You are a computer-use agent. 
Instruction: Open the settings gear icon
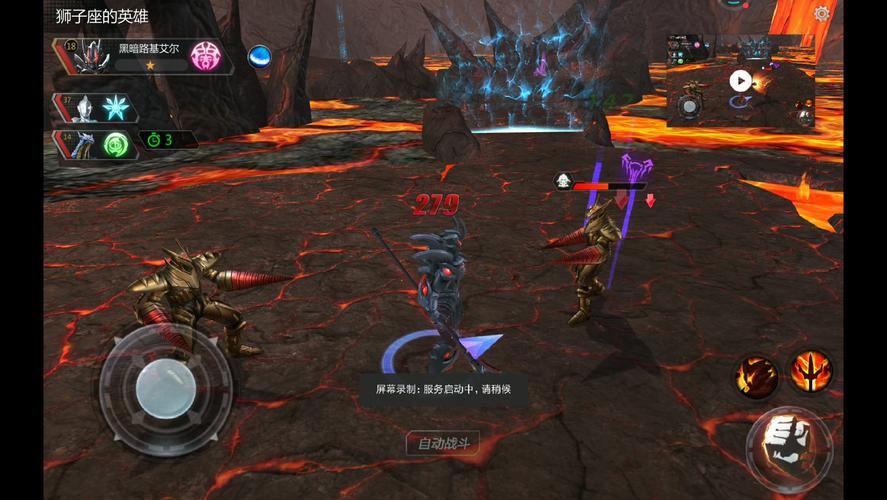pyautogui.click(x=822, y=14)
